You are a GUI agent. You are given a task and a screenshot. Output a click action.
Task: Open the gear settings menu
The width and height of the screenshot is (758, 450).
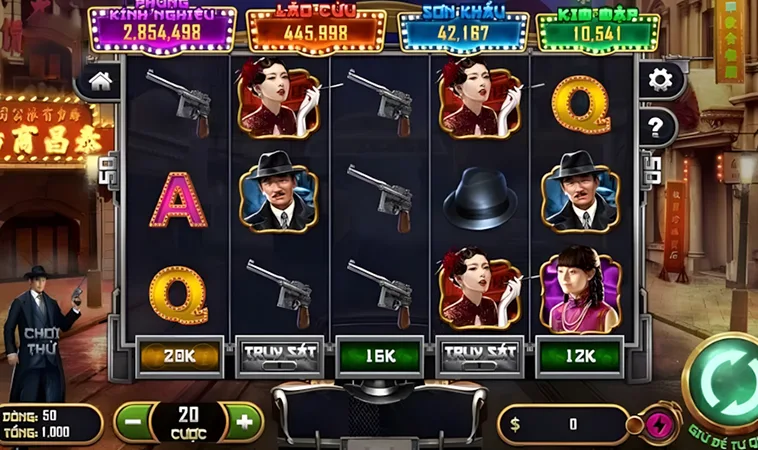pos(659,80)
